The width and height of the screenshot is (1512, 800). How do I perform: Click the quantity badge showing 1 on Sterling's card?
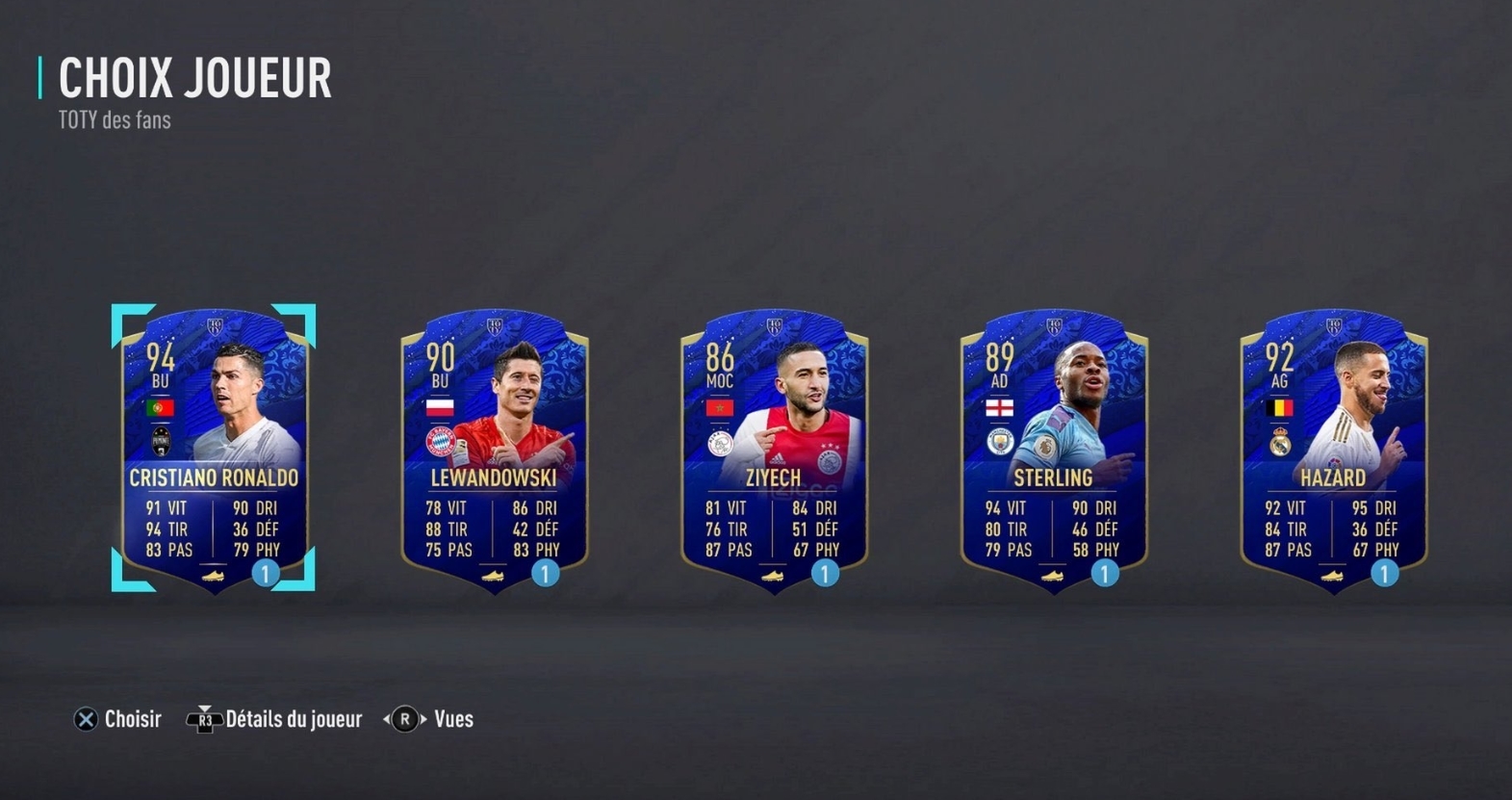click(x=1103, y=575)
